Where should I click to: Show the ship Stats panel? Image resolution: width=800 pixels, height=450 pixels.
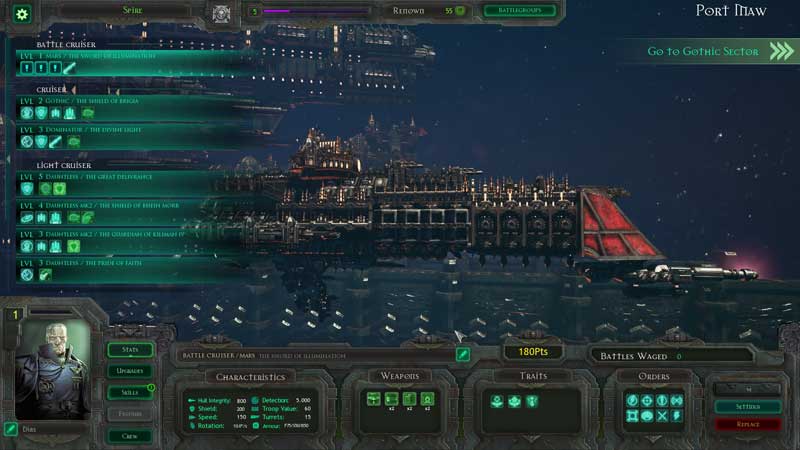[x=130, y=350]
